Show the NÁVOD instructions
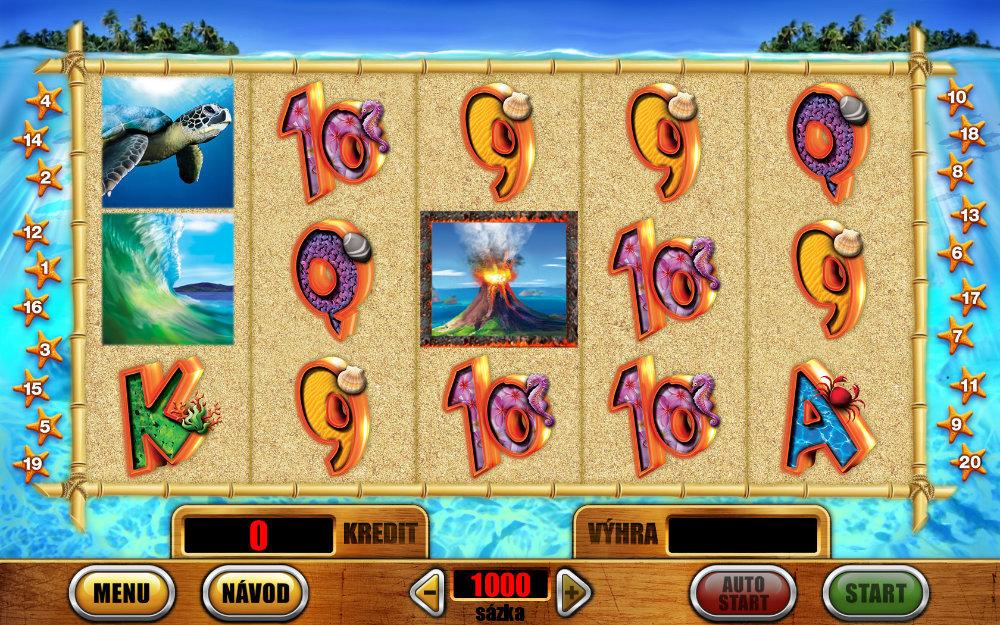 [255, 593]
